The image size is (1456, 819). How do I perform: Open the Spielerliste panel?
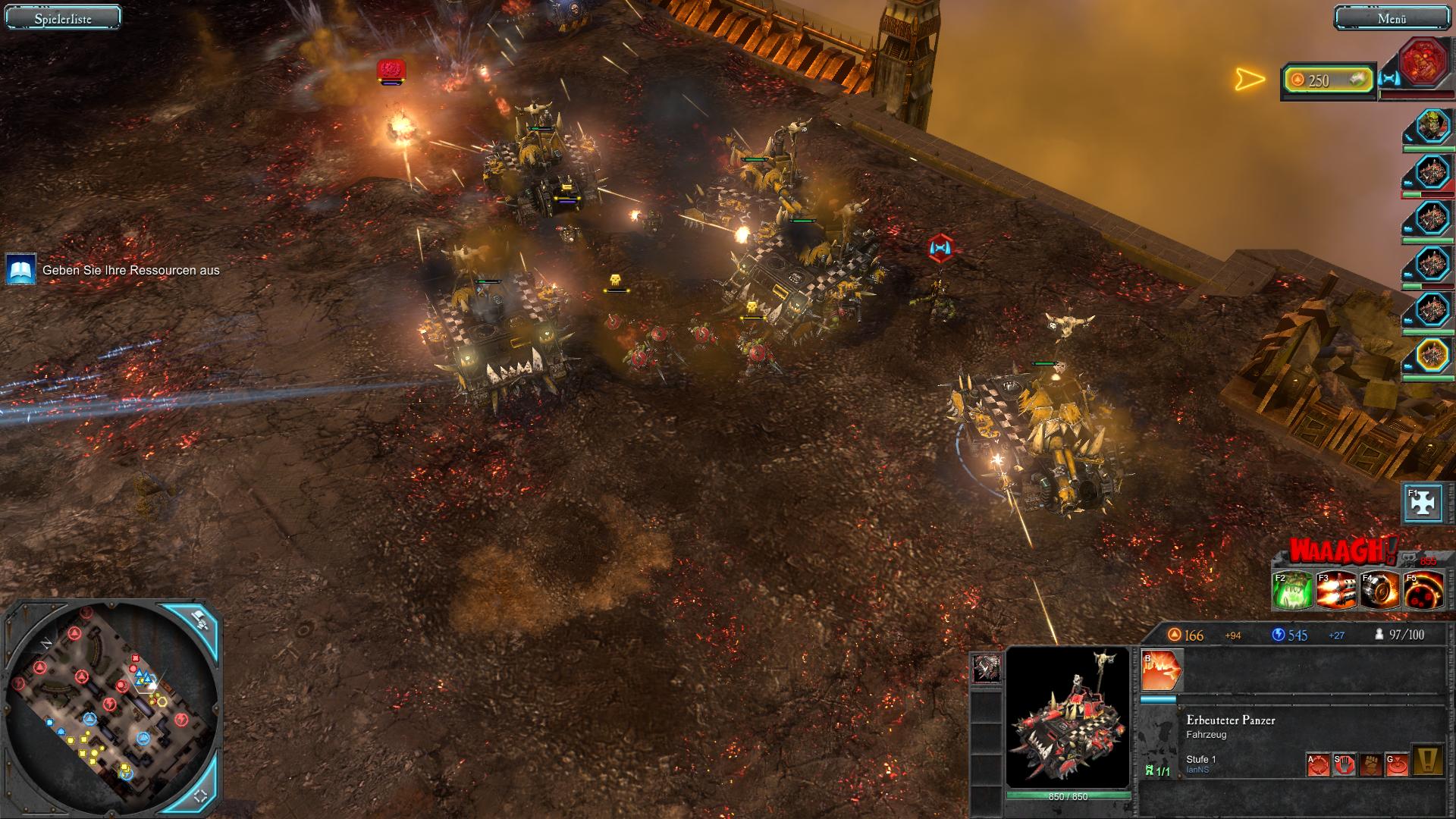pyautogui.click(x=63, y=18)
